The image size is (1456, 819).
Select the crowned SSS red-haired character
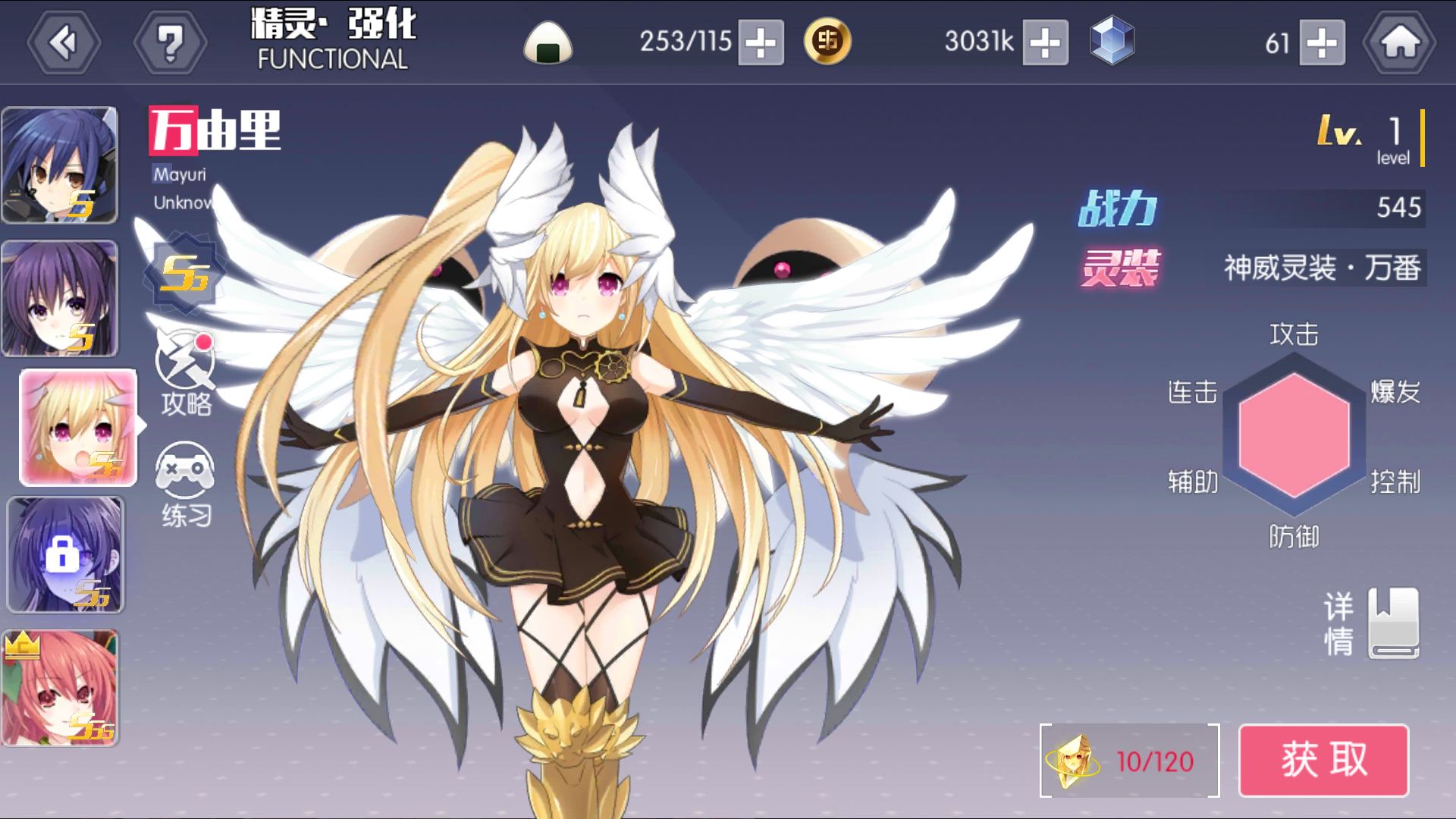pos(61,686)
